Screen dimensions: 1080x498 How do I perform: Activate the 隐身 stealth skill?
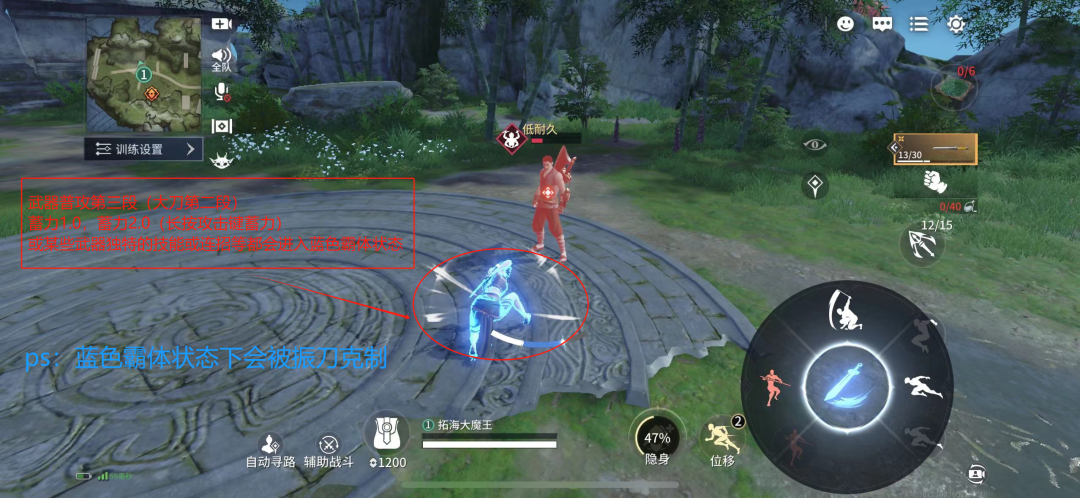click(656, 437)
